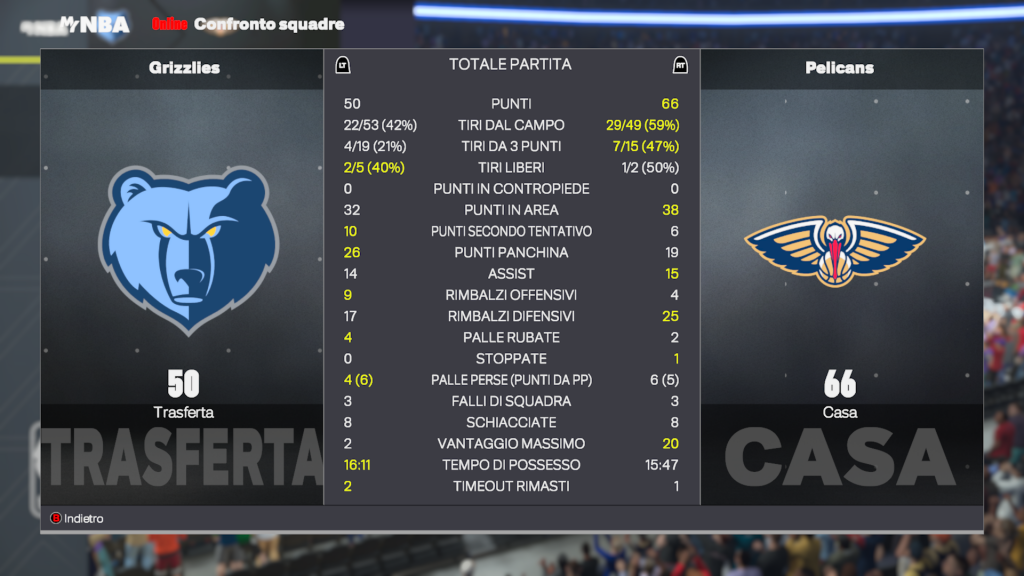
Task: Choose the Grizzlies team panel
Action: tap(183, 250)
